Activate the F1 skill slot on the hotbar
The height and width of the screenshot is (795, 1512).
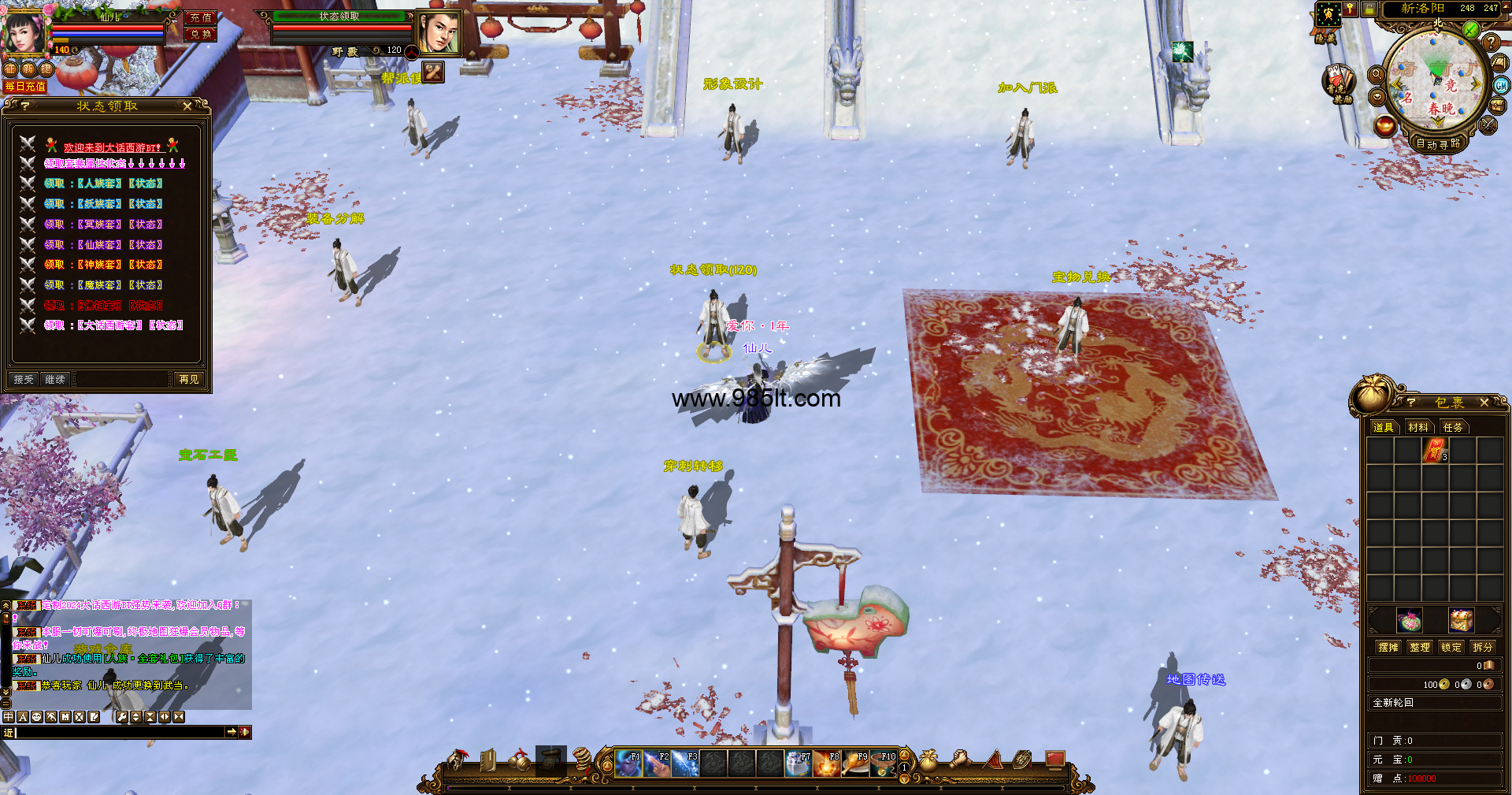(x=628, y=763)
